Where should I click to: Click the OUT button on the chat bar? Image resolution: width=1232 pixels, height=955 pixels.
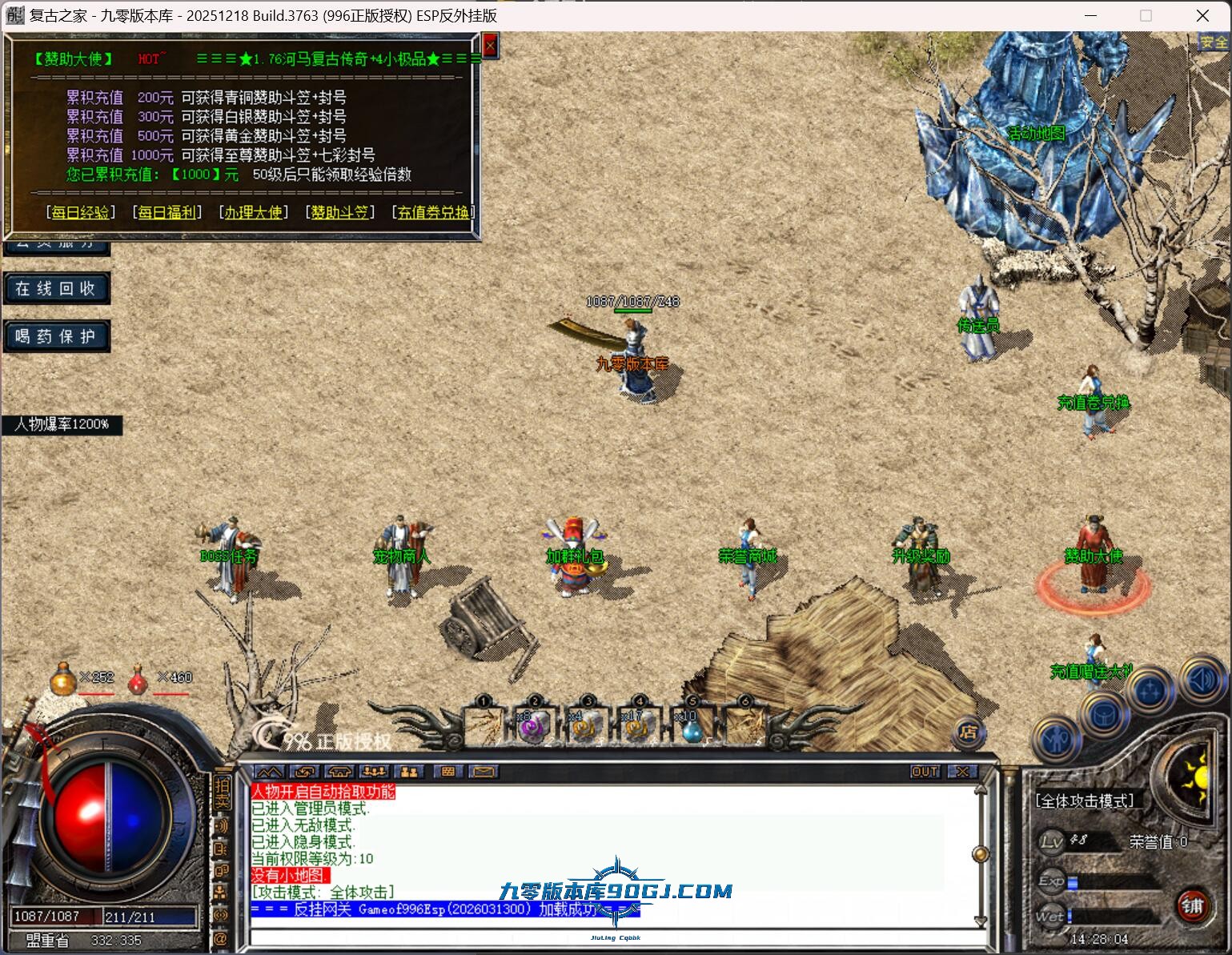(925, 772)
